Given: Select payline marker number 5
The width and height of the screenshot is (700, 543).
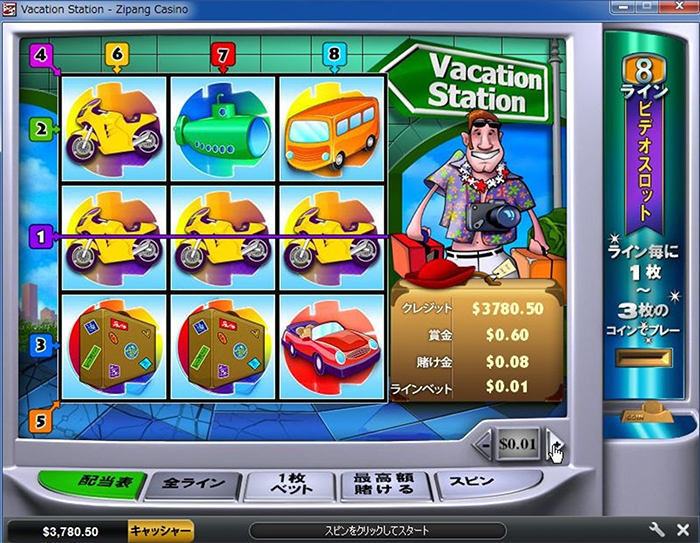Looking at the screenshot, I should pyautogui.click(x=41, y=421).
